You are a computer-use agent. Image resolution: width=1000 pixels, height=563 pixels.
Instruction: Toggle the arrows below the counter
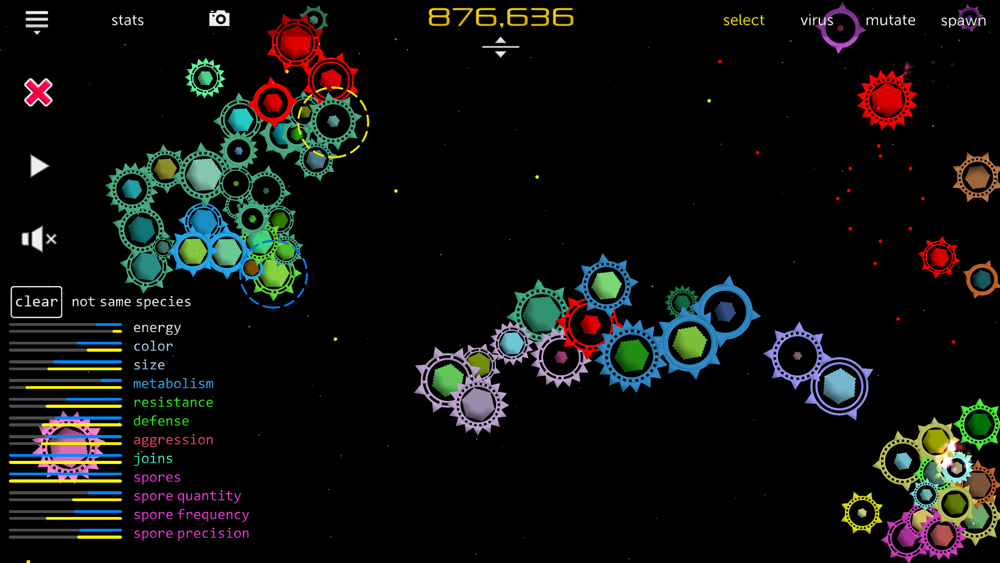500,47
